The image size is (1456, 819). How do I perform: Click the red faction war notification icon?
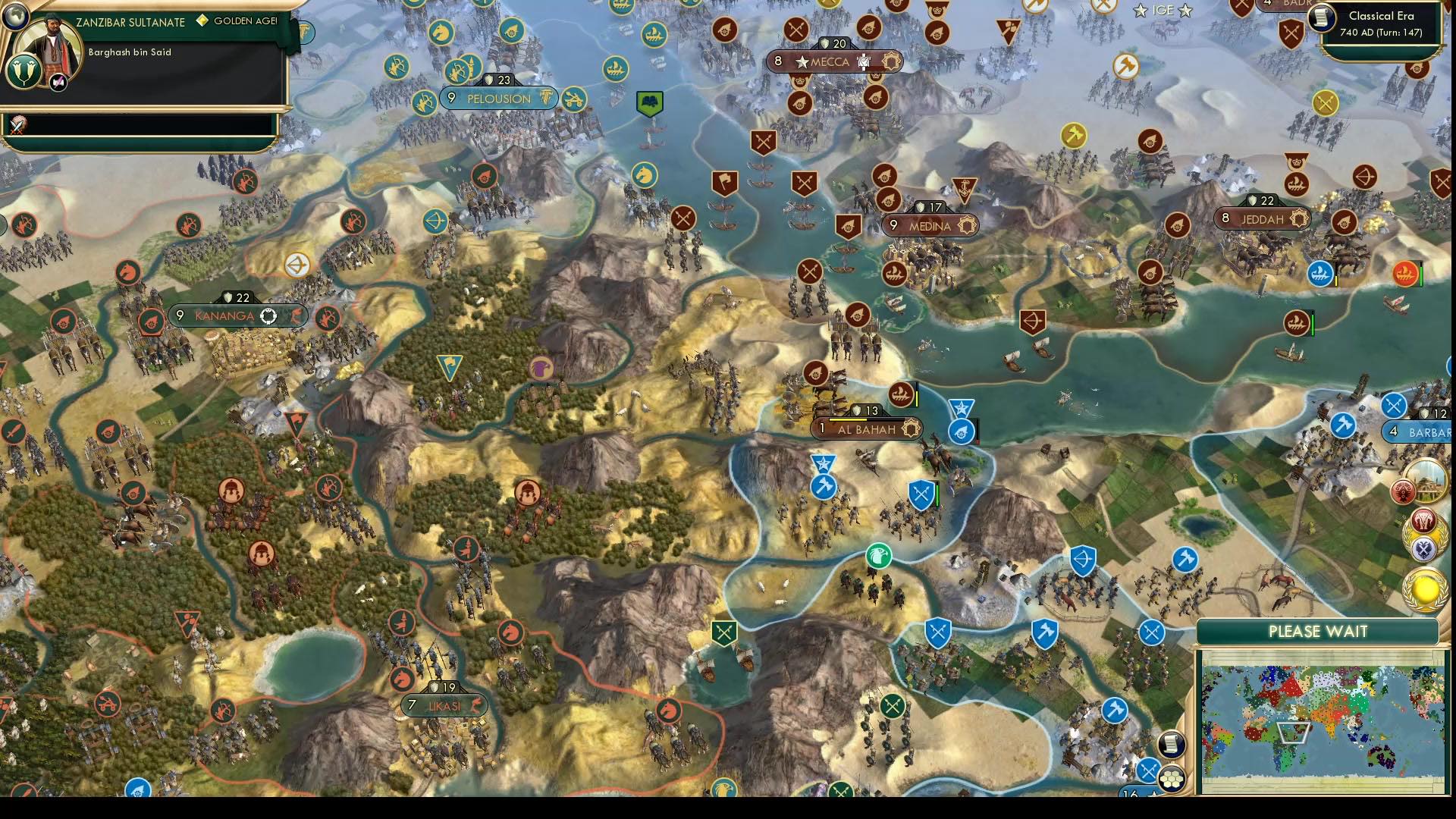1423,522
